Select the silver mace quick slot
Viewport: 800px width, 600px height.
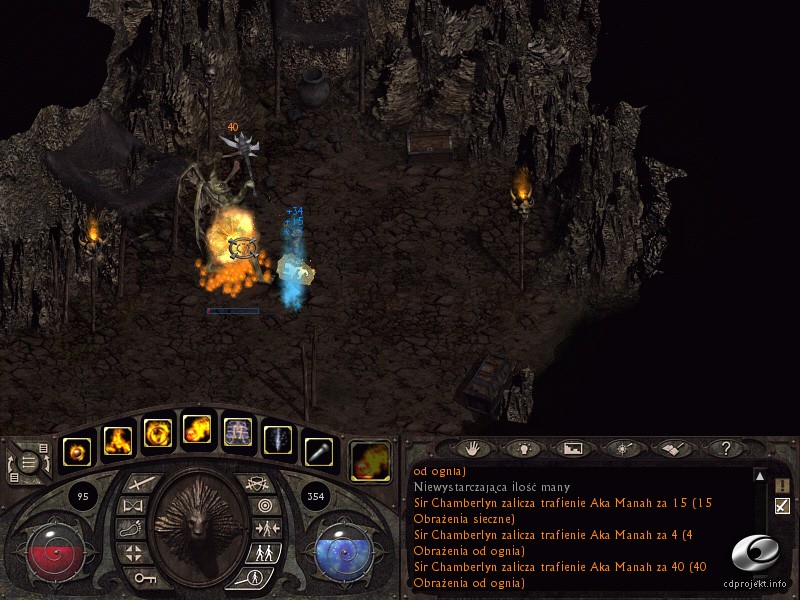tap(317, 452)
